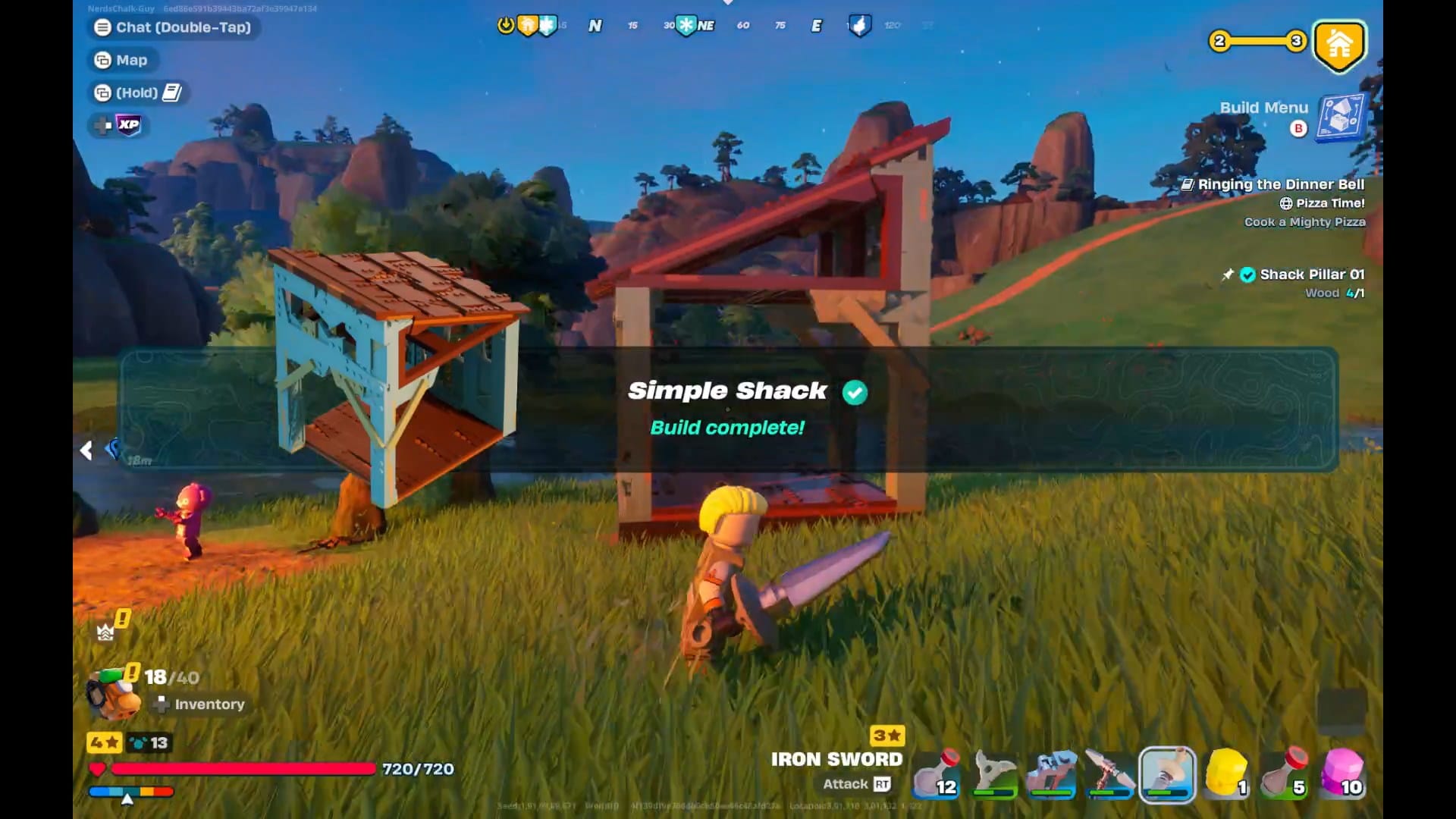The width and height of the screenshot is (1456, 819).
Task: Expand the XP progress indicator
Action: point(127,126)
